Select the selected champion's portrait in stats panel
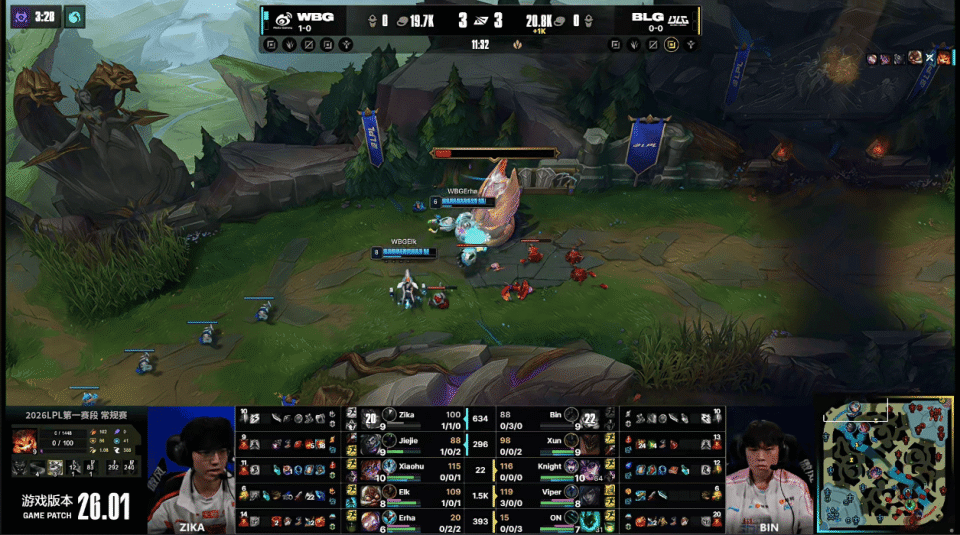Screen dimensions: 960x535 (x=25, y=440)
